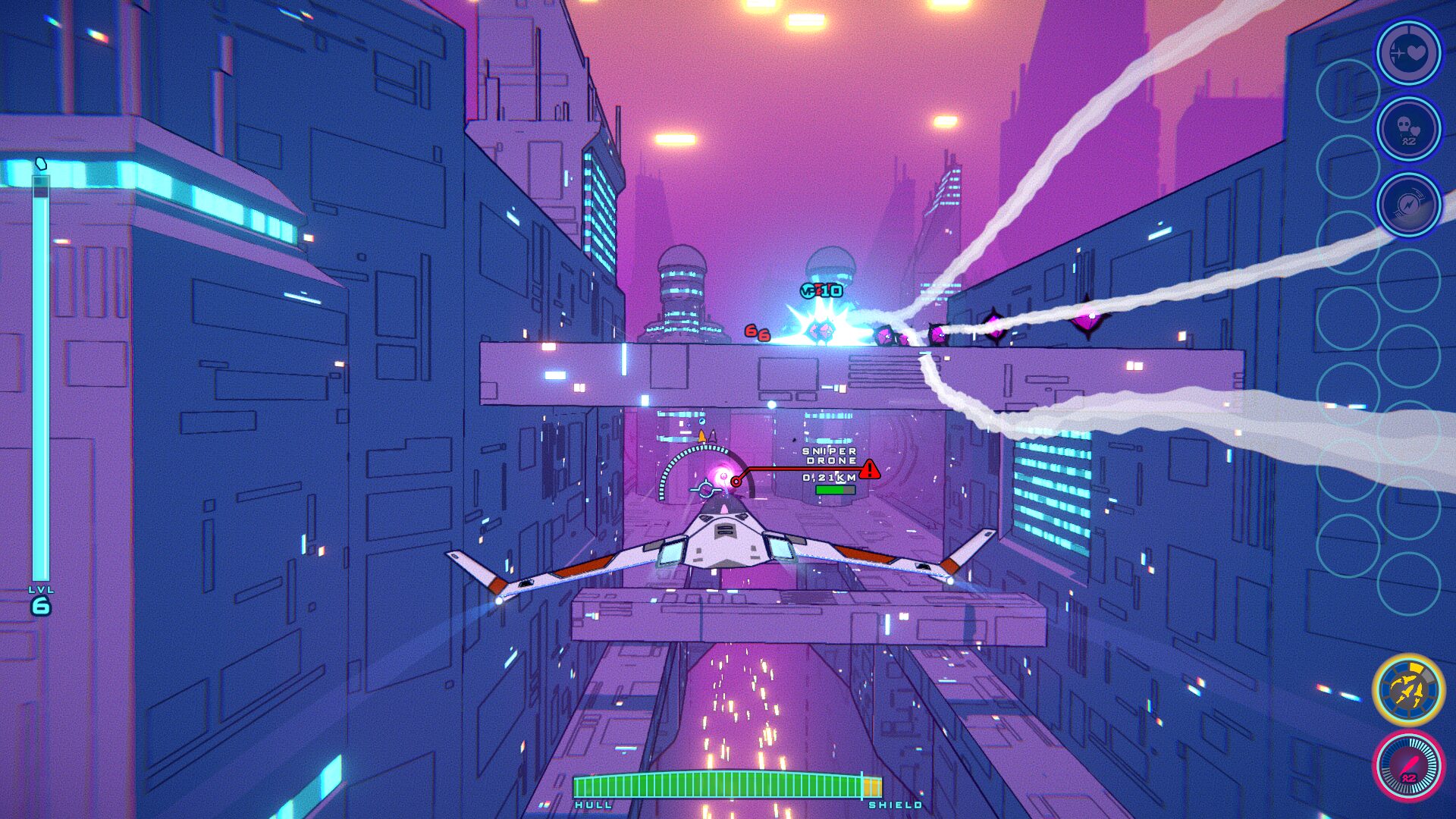The height and width of the screenshot is (819, 1456).
Task: Select the sparkle and heart perk icon
Action: (1408, 53)
